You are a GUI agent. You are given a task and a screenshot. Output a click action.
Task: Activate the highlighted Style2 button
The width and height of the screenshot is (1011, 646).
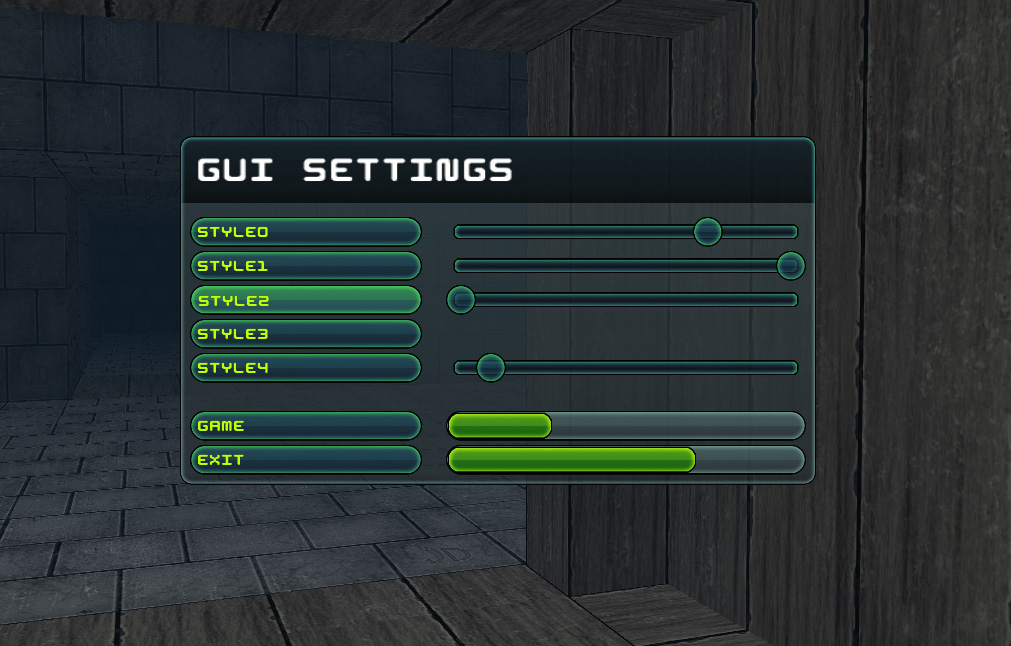click(305, 300)
